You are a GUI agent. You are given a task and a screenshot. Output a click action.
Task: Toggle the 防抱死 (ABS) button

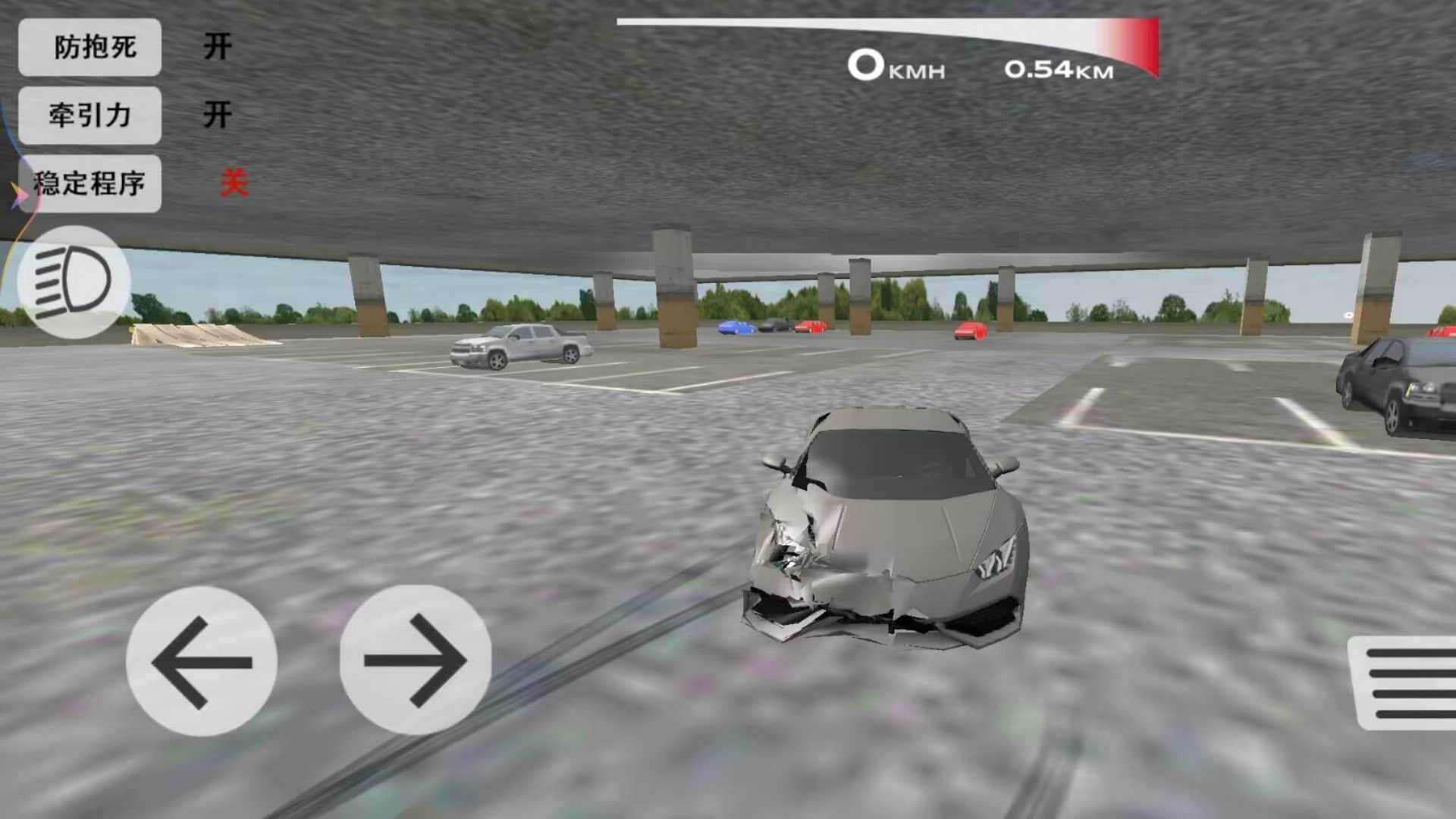point(89,47)
